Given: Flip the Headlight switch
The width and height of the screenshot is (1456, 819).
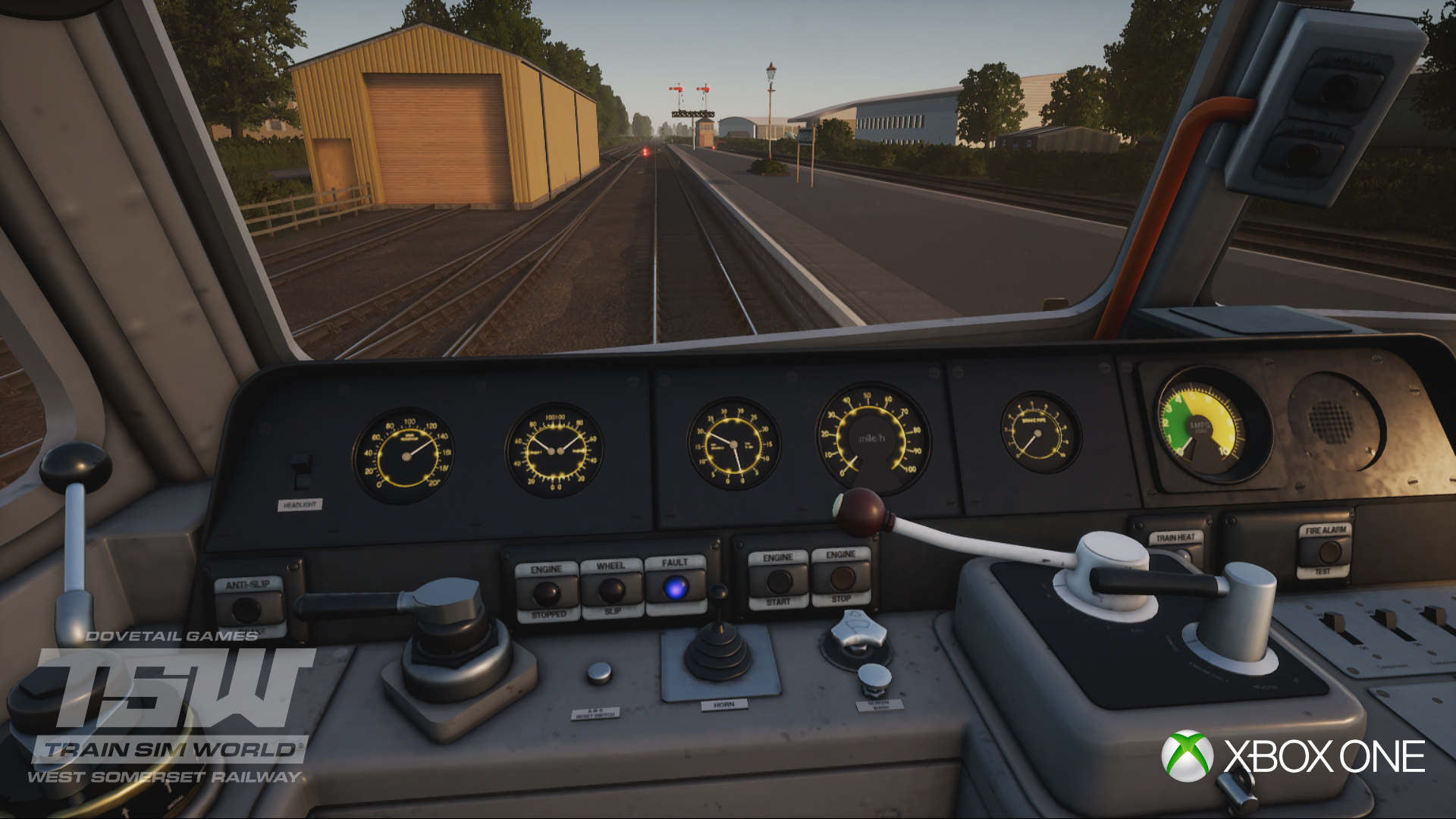Looking at the screenshot, I should [302, 472].
